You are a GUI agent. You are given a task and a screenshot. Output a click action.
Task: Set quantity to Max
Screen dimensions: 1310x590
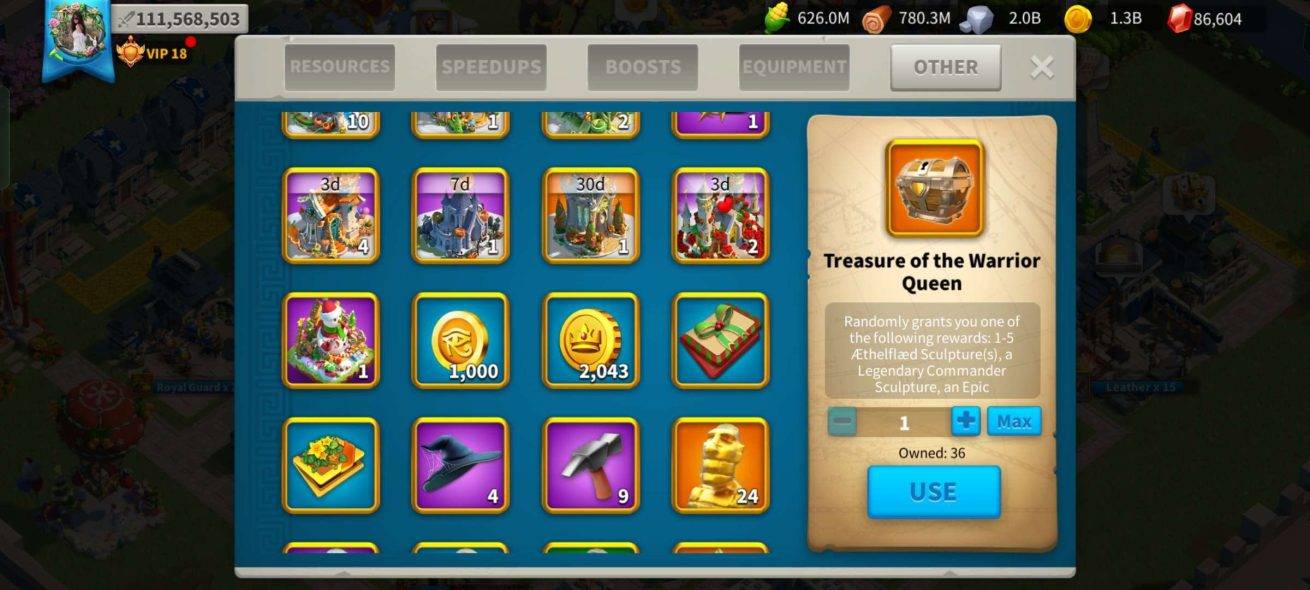[1014, 421]
